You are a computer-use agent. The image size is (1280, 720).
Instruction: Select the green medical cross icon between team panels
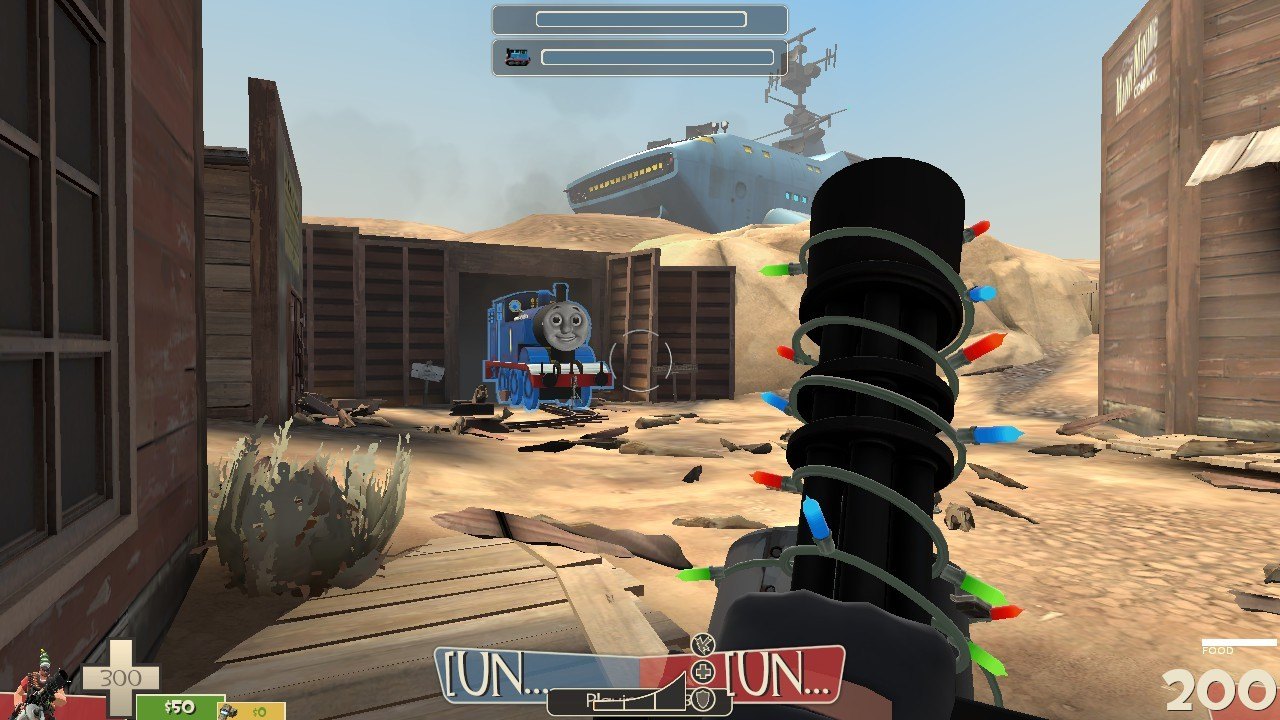pyautogui.click(x=704, y=671)
